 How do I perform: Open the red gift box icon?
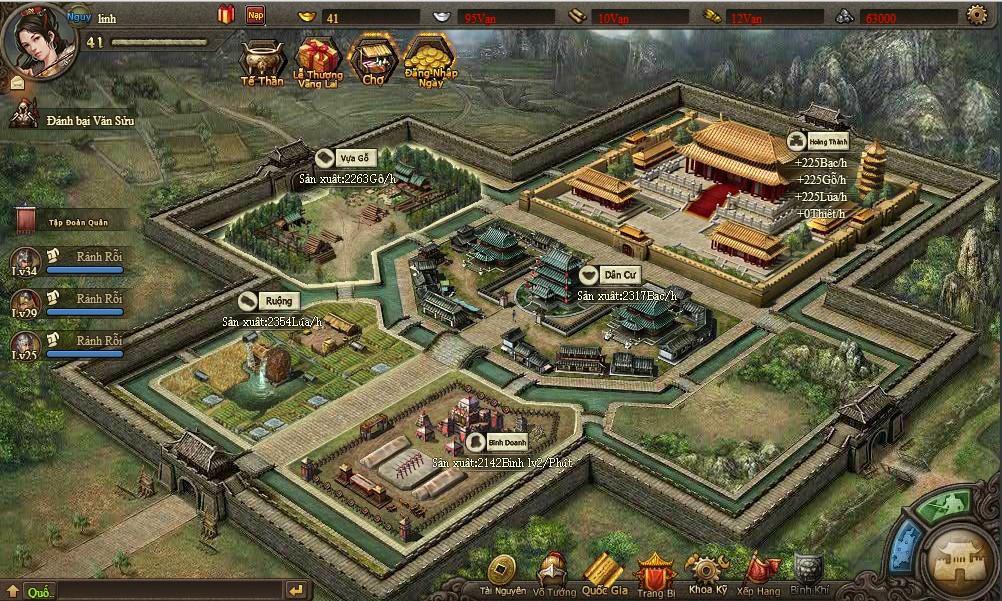pyautogui.click(x=225, y=15)
